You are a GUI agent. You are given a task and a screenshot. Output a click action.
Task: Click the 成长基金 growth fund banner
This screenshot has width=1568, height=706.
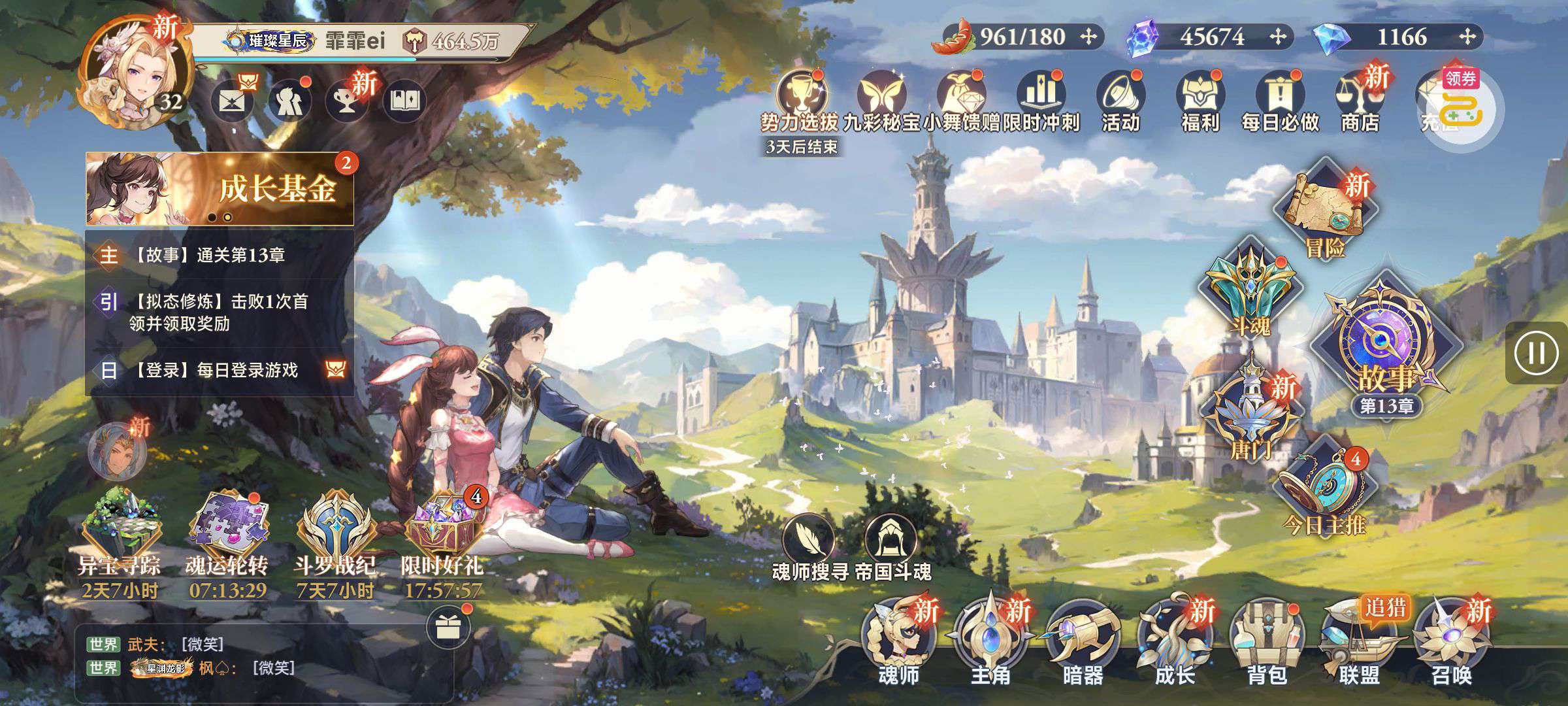click(x=220, y=189)
